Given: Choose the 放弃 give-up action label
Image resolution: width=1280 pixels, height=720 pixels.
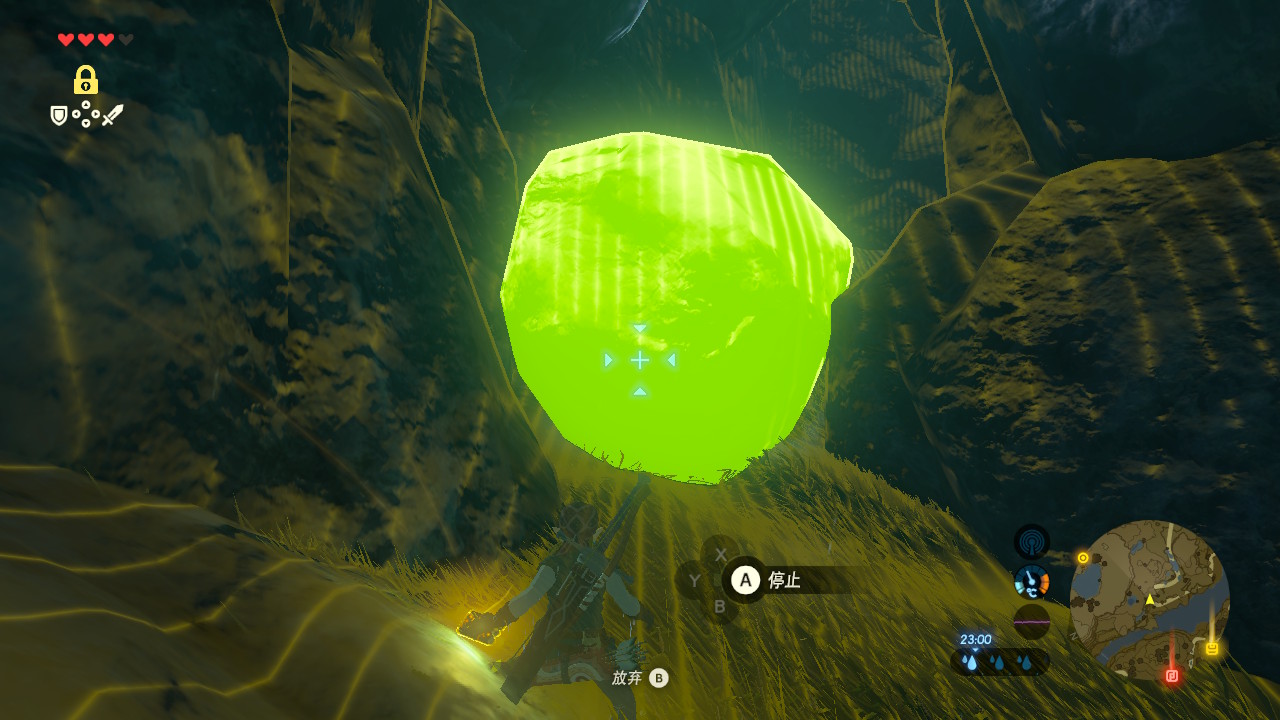Looking at the screenshot, I should (x=627, y=678).
